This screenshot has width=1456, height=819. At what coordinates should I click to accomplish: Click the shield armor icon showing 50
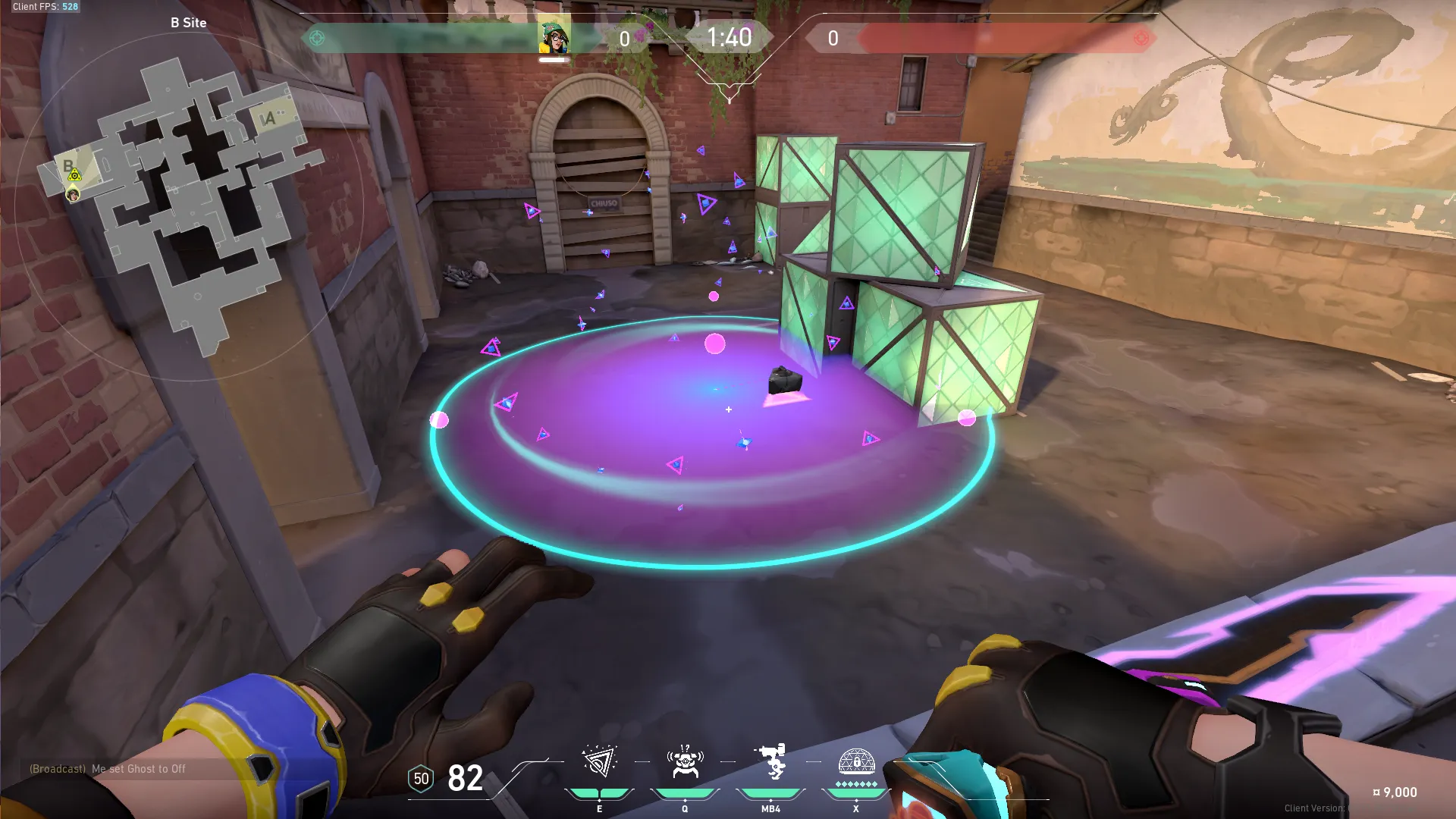point(421,779)
